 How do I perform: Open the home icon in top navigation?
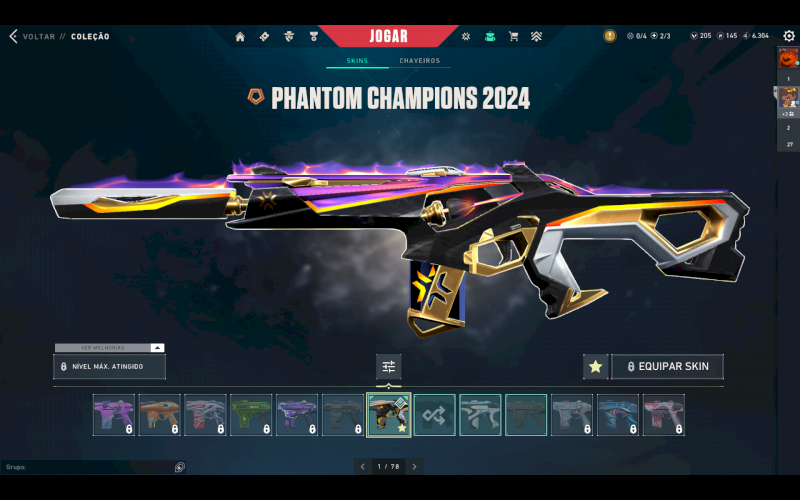[240, 37]
